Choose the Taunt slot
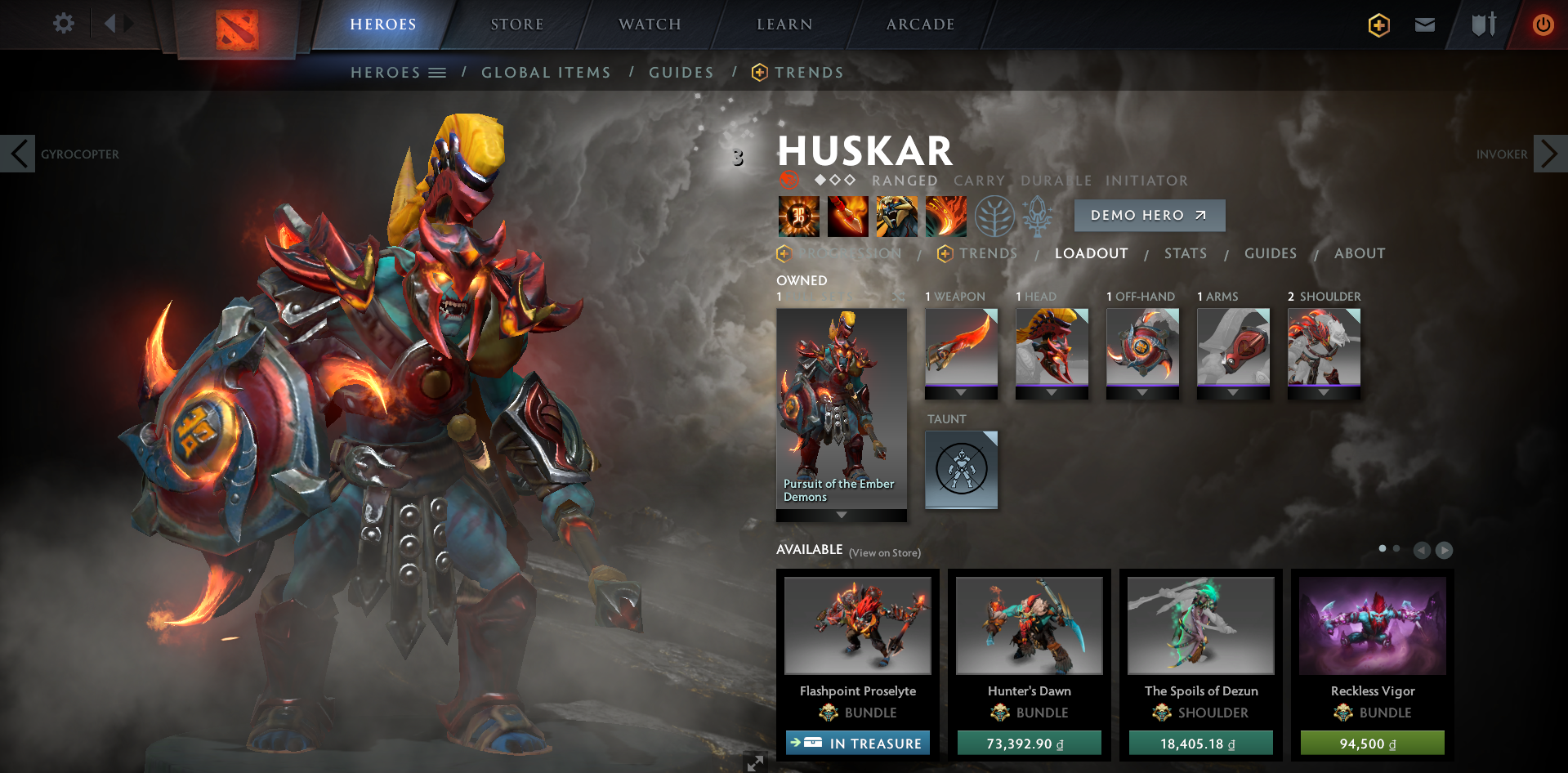The width and height of the screenshot is (1568, 773). point(961,470)
